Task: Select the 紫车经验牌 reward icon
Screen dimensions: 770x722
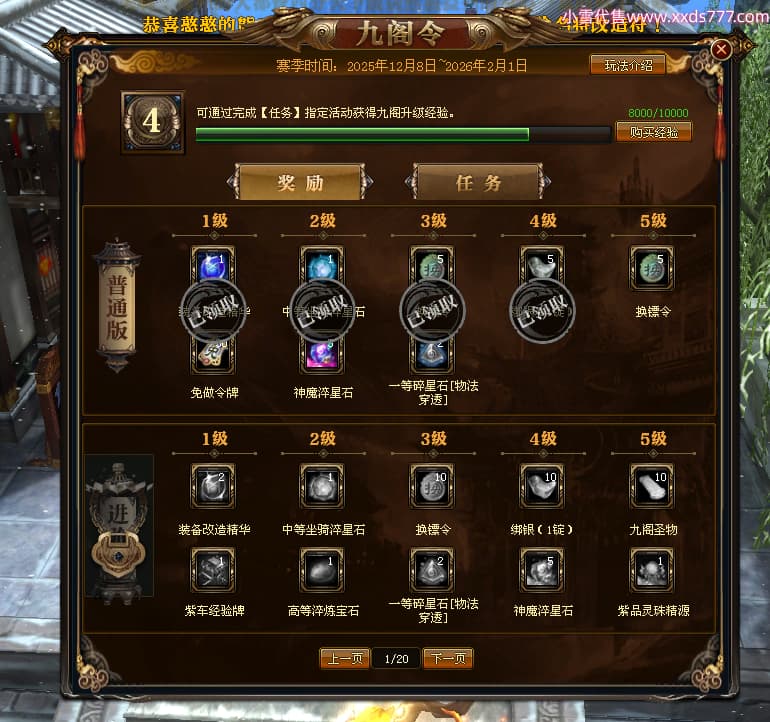Action: click(x=212, y=569)
